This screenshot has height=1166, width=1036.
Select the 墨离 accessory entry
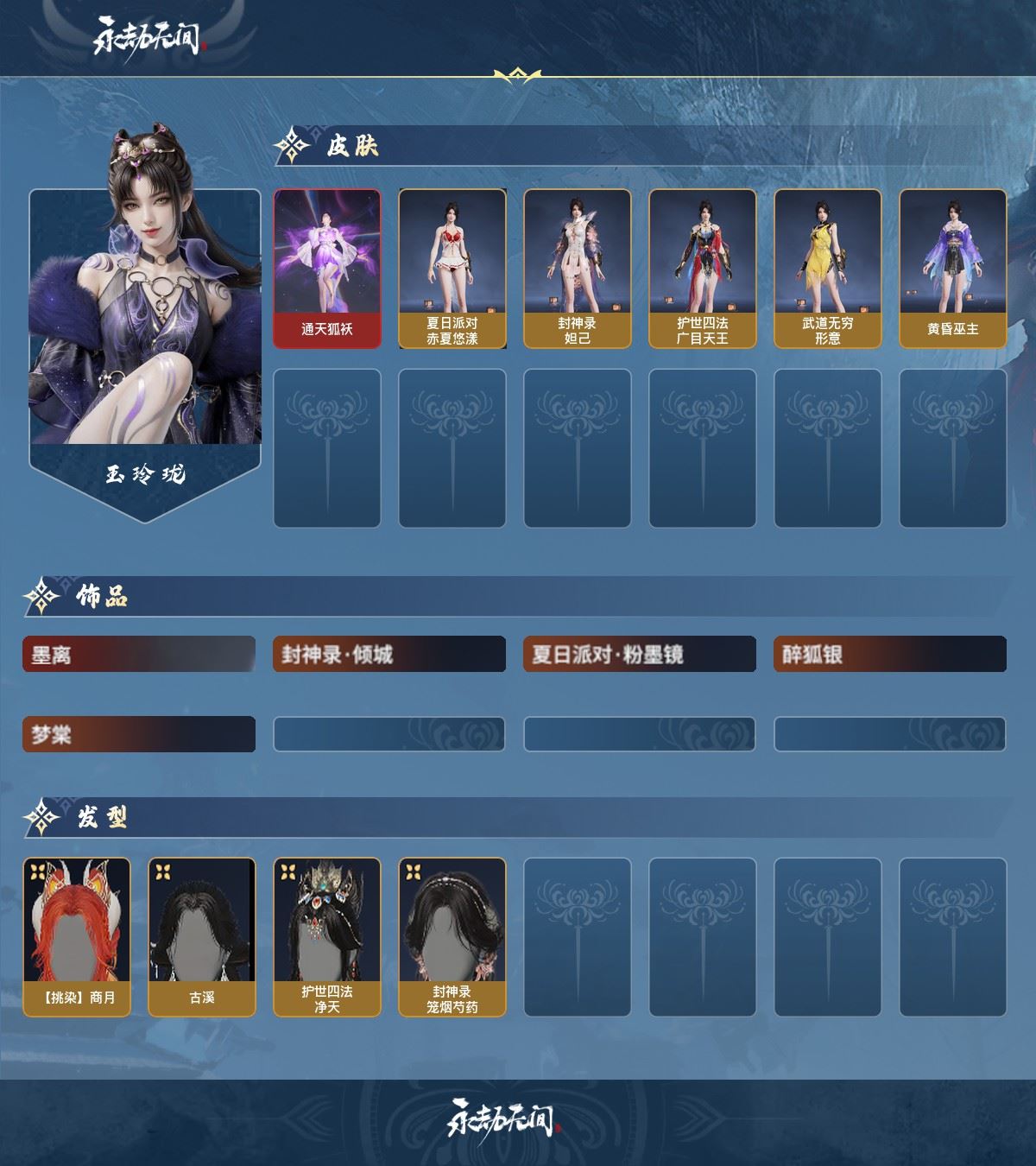pyautogui.click(x=139, y=655)
